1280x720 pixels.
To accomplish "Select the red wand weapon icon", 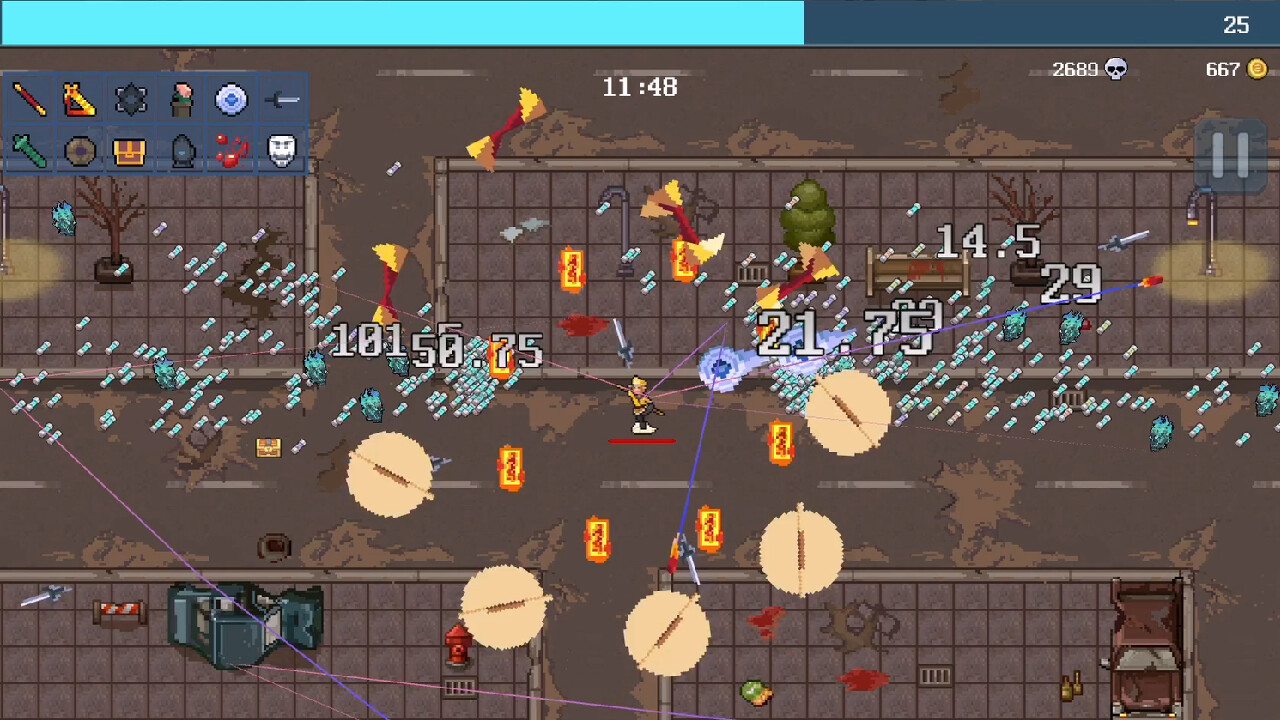I will tap(27, 99).
